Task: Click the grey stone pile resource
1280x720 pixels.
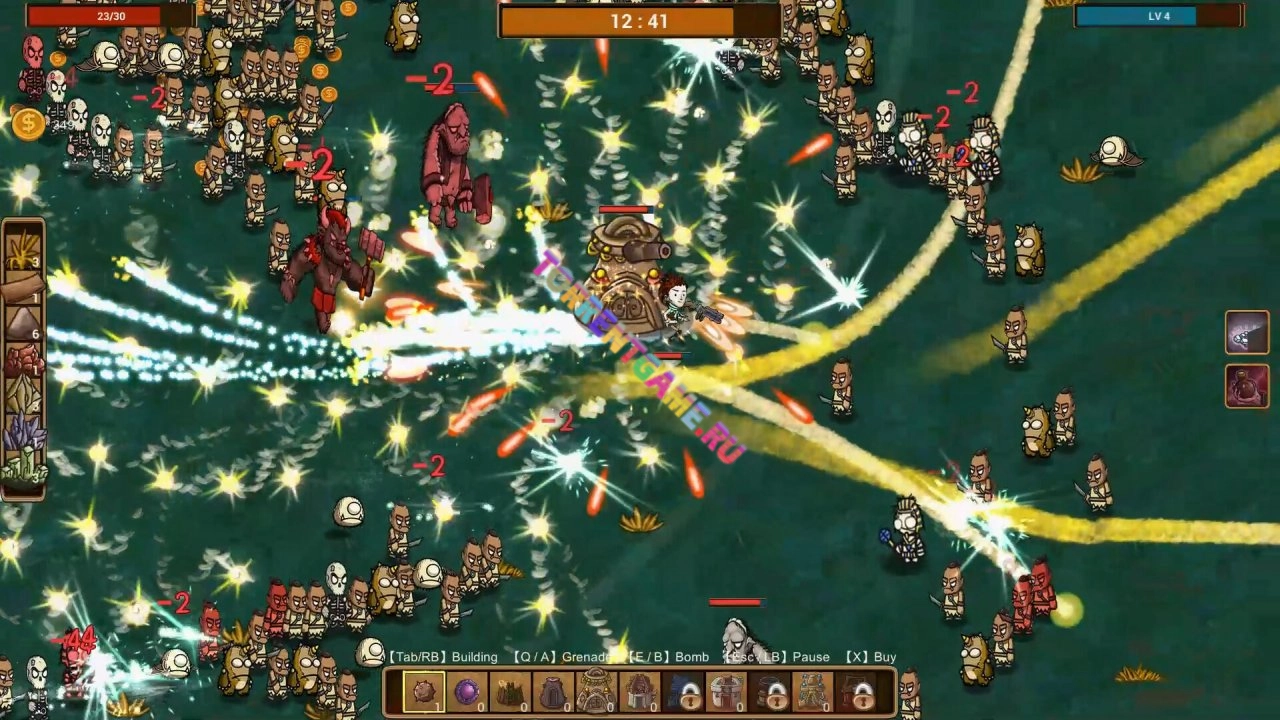Action: click(x=22, y=324)
